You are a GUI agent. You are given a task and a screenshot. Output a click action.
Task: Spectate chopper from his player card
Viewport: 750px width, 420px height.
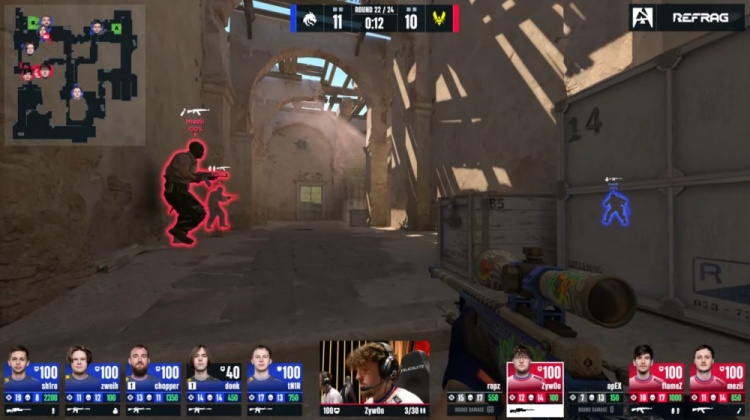153,380
